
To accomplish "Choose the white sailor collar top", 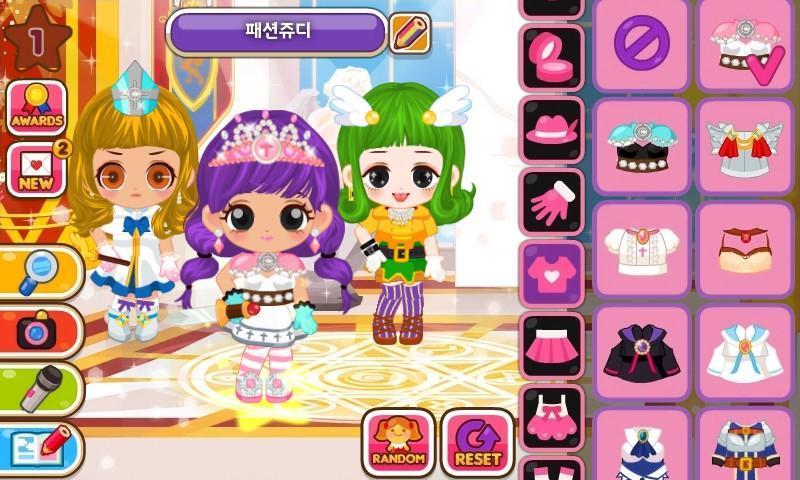I will pyautogui.click(x=744, y=352).
